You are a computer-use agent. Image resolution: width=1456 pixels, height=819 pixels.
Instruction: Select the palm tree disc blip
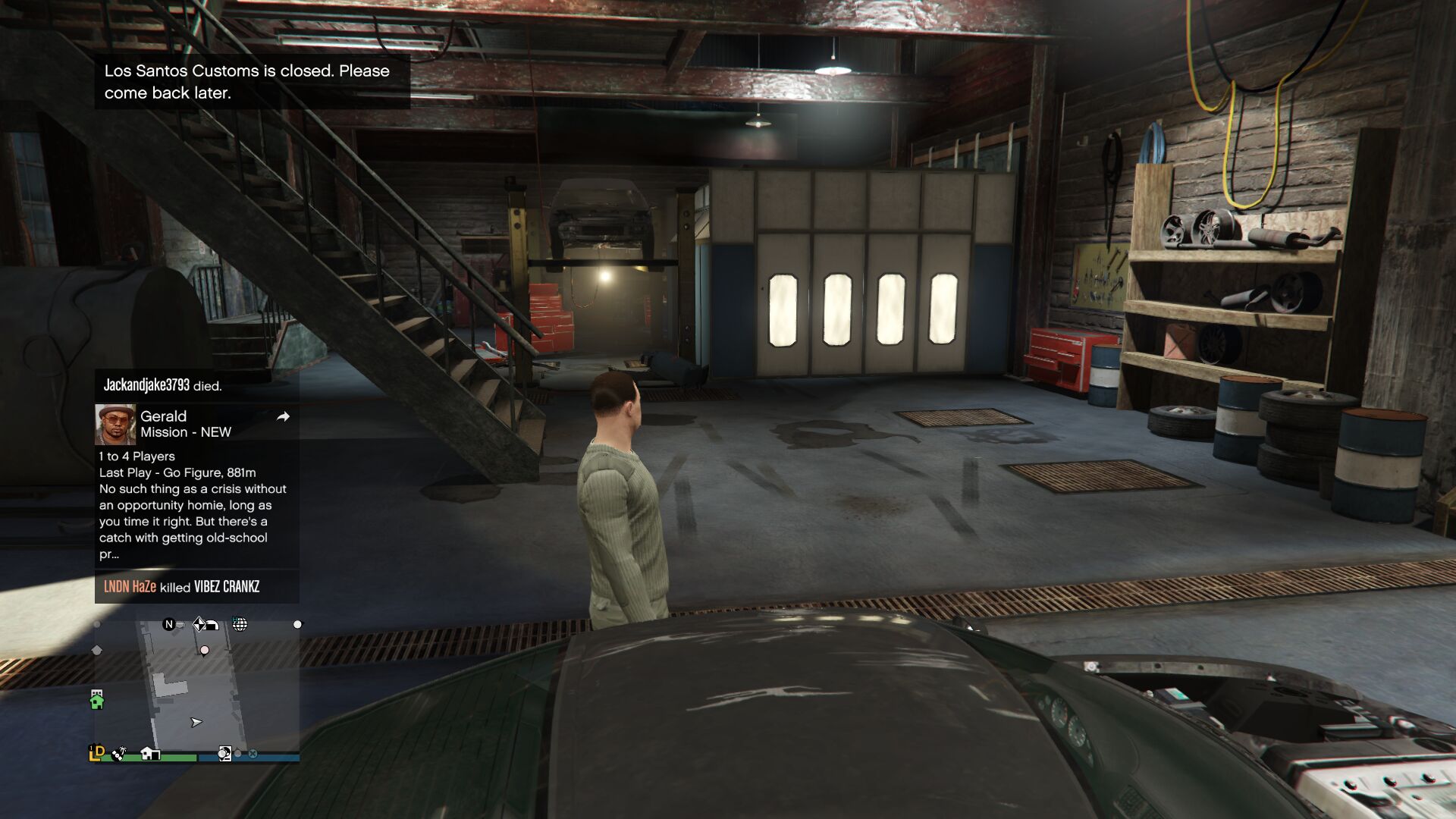119,754
